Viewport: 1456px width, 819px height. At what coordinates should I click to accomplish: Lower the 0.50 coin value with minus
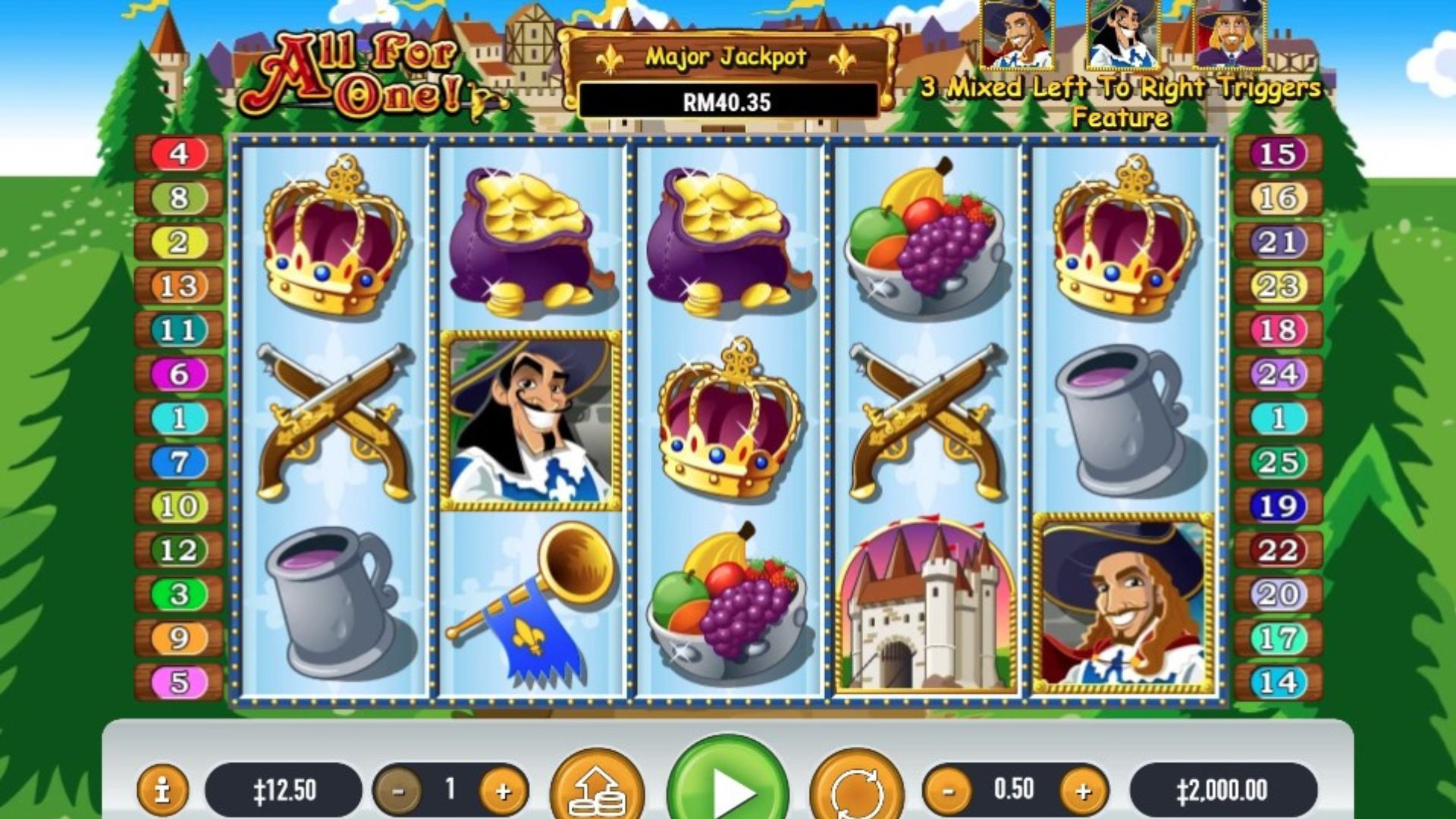[948, 791]
